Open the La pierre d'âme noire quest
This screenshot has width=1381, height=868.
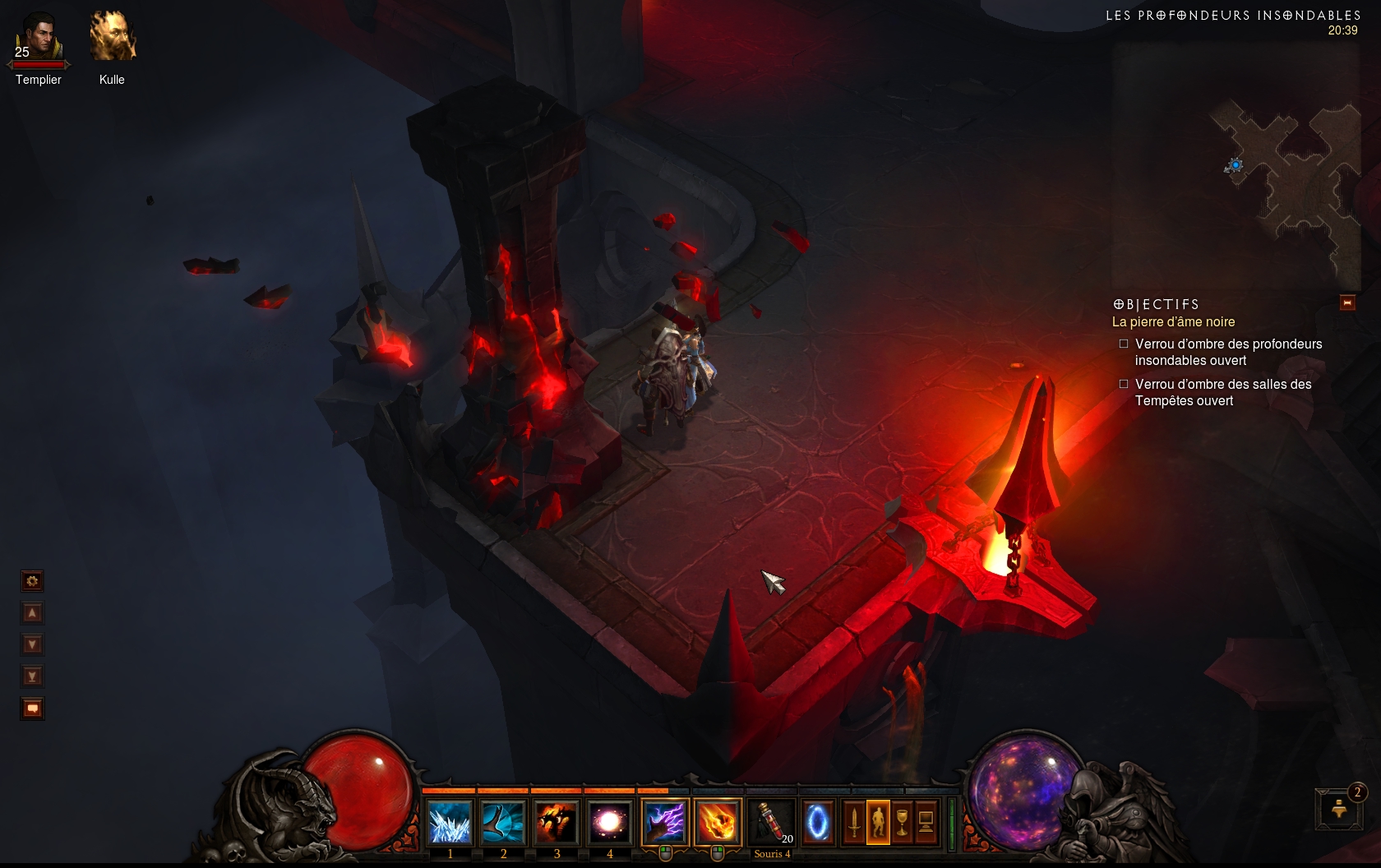point(1173,322)
